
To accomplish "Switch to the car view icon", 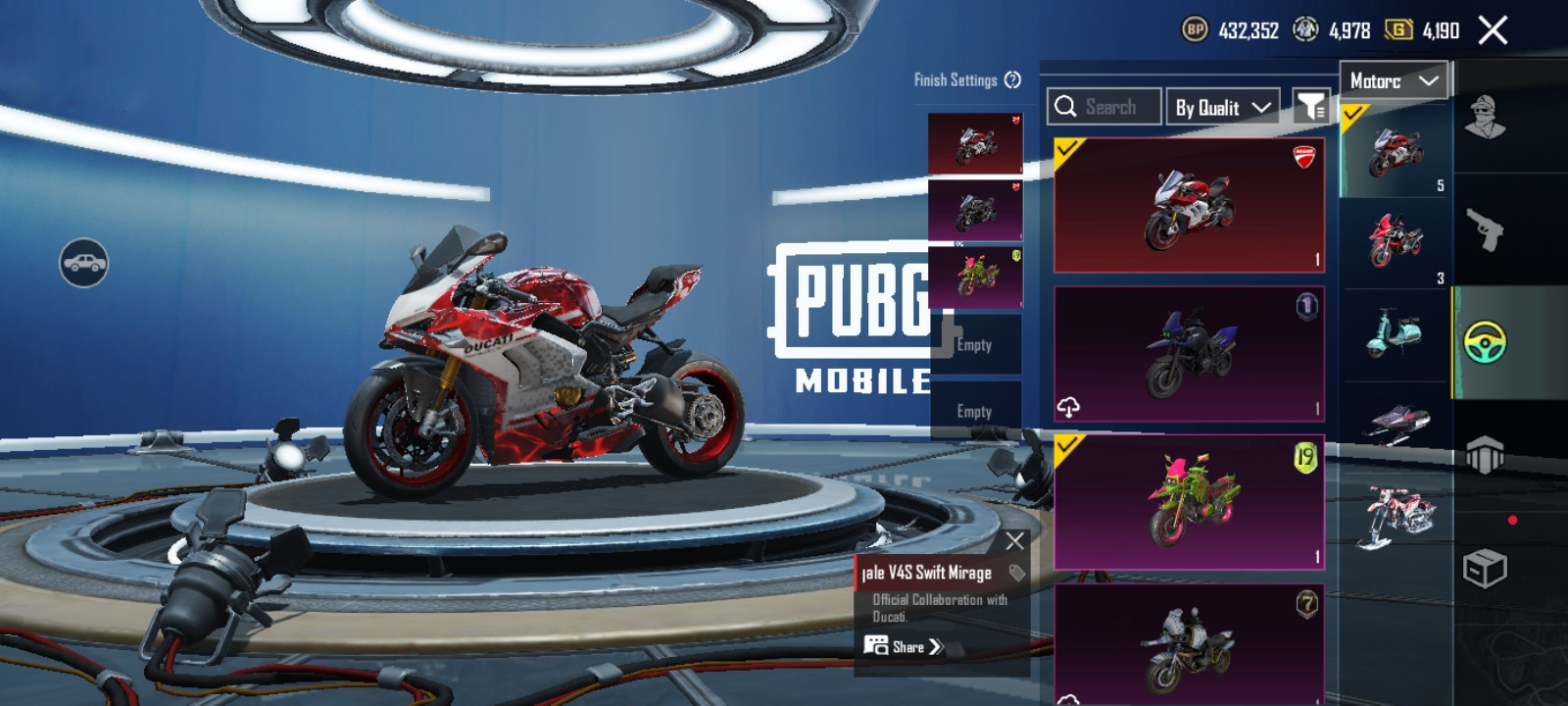I will click(84, 263).
